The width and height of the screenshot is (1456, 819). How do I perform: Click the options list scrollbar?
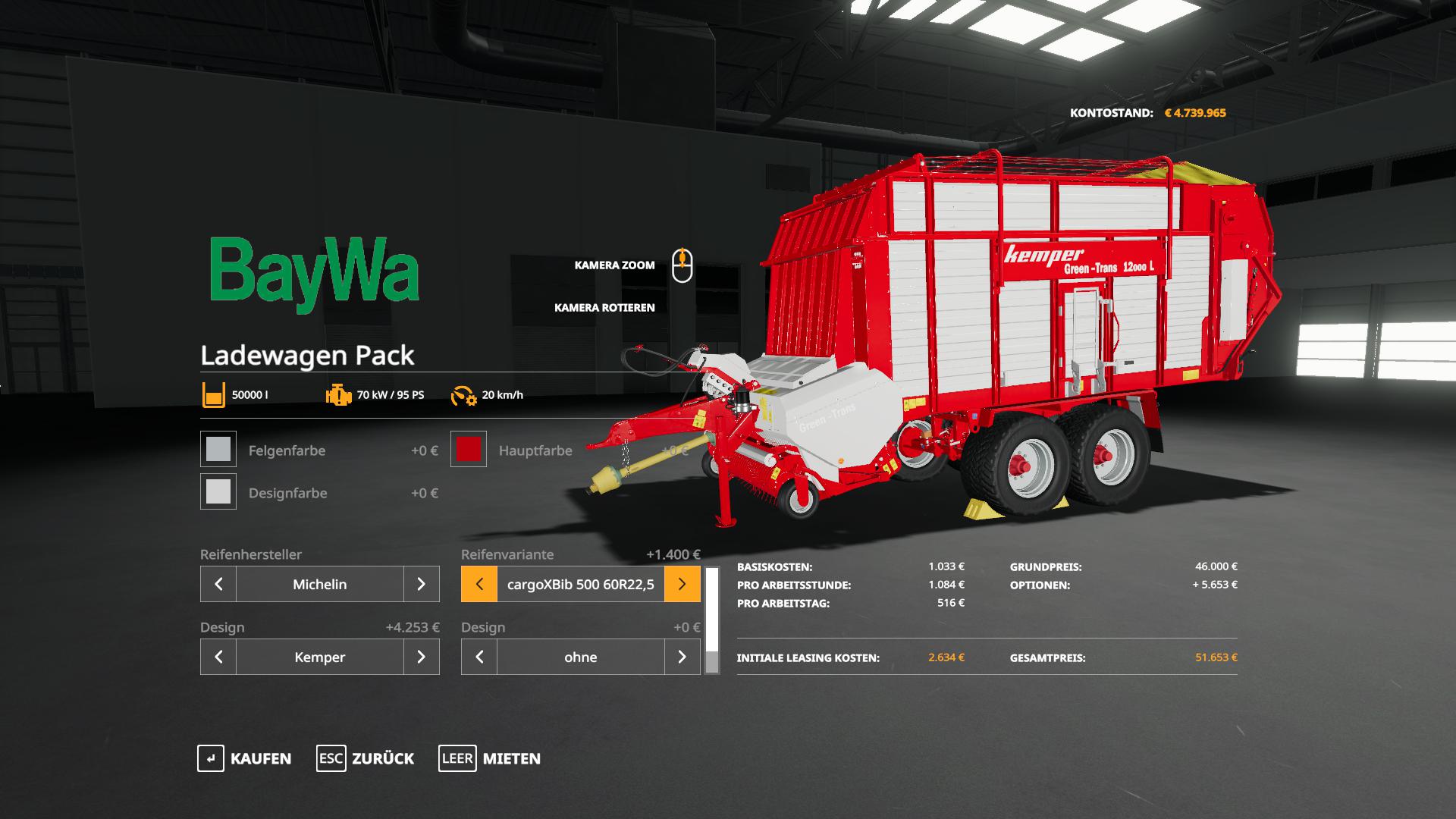[x=712, y=620]
